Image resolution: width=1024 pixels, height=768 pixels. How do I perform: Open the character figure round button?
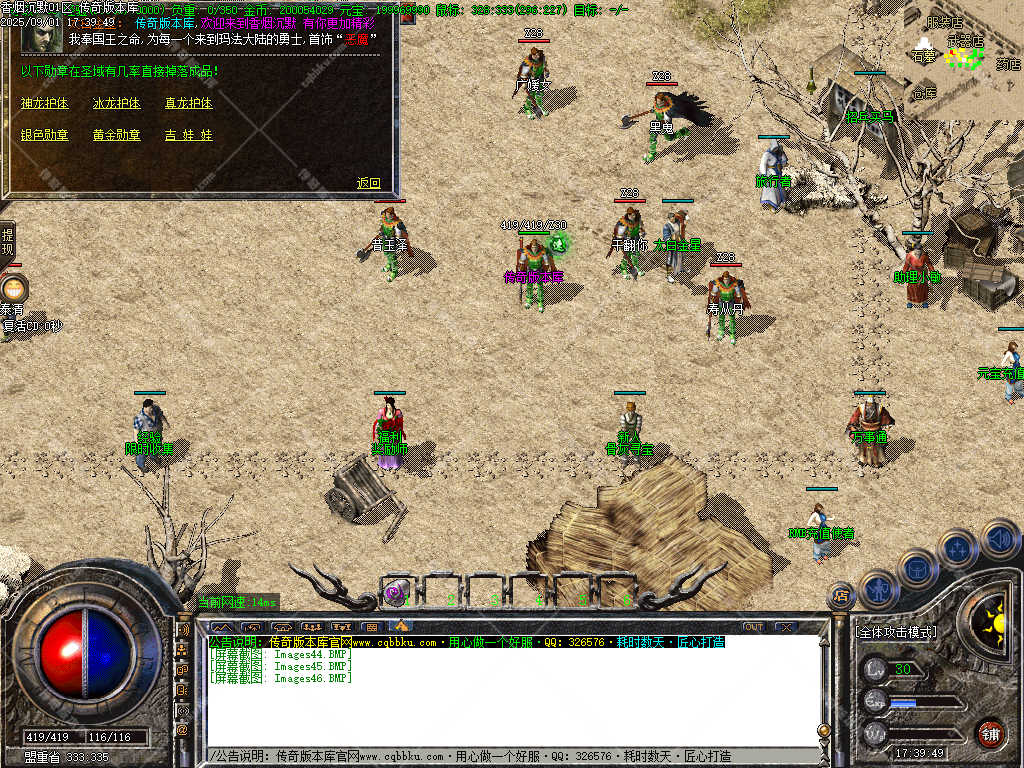(879, 589)
